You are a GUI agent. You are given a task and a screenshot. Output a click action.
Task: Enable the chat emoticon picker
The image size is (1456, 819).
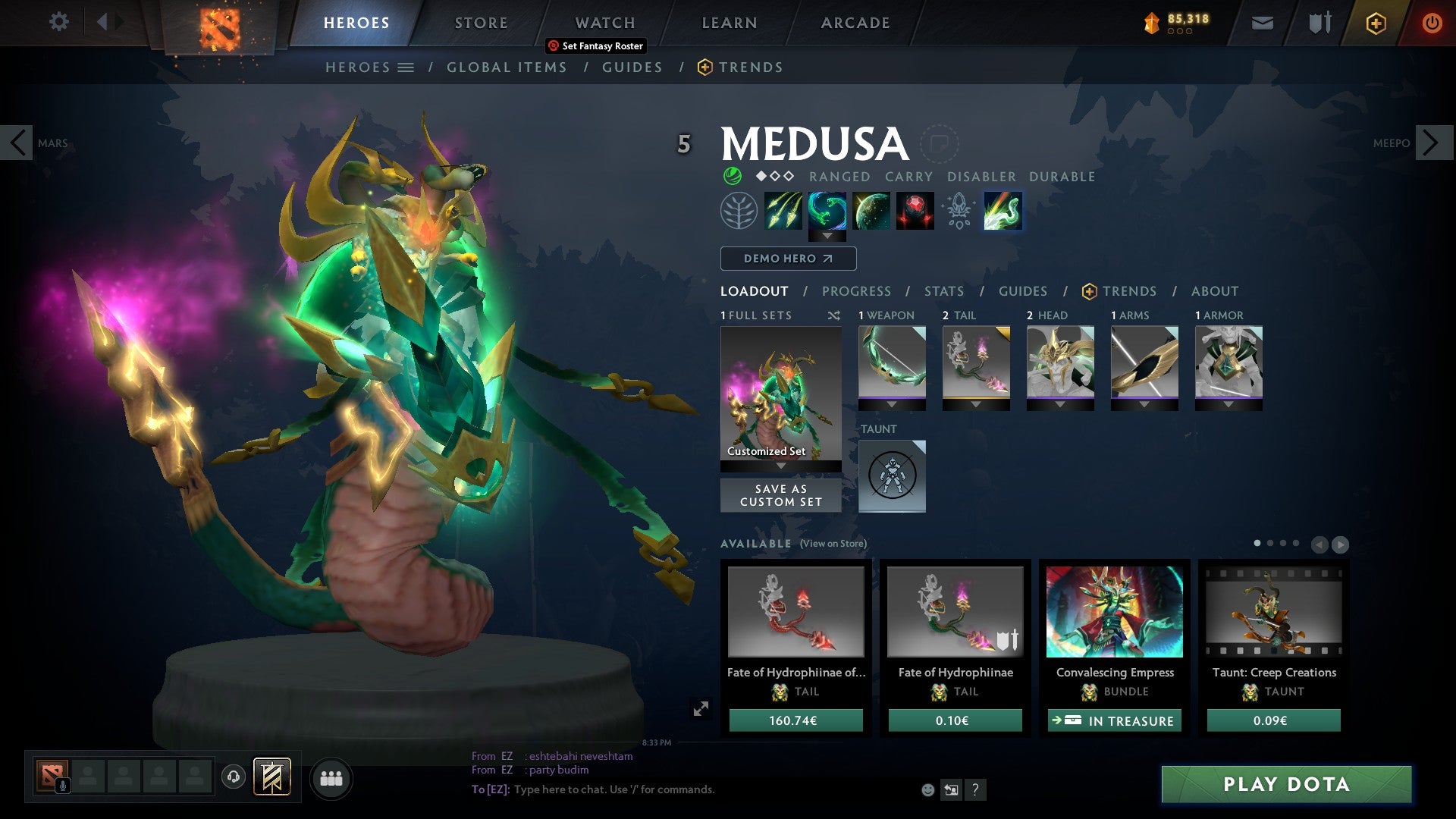click(928, 790)
